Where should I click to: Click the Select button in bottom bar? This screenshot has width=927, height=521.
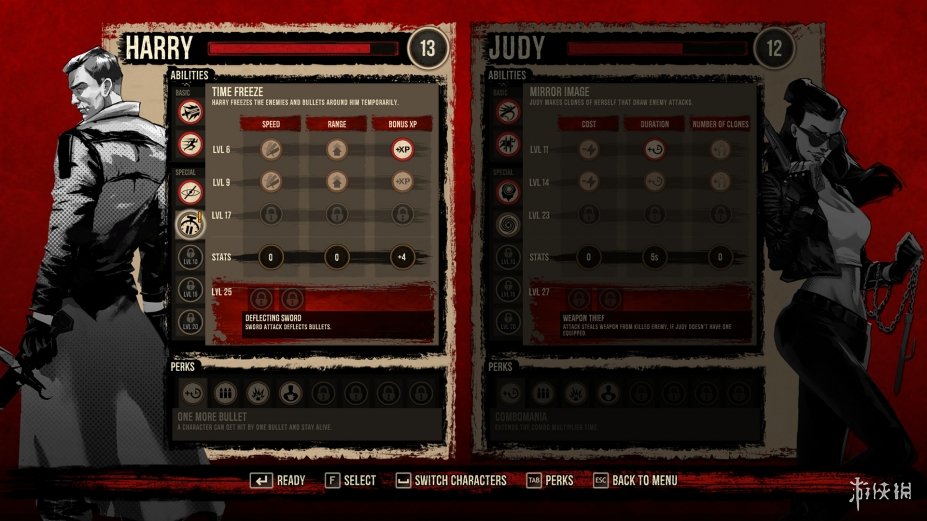(x=350, y=481)
